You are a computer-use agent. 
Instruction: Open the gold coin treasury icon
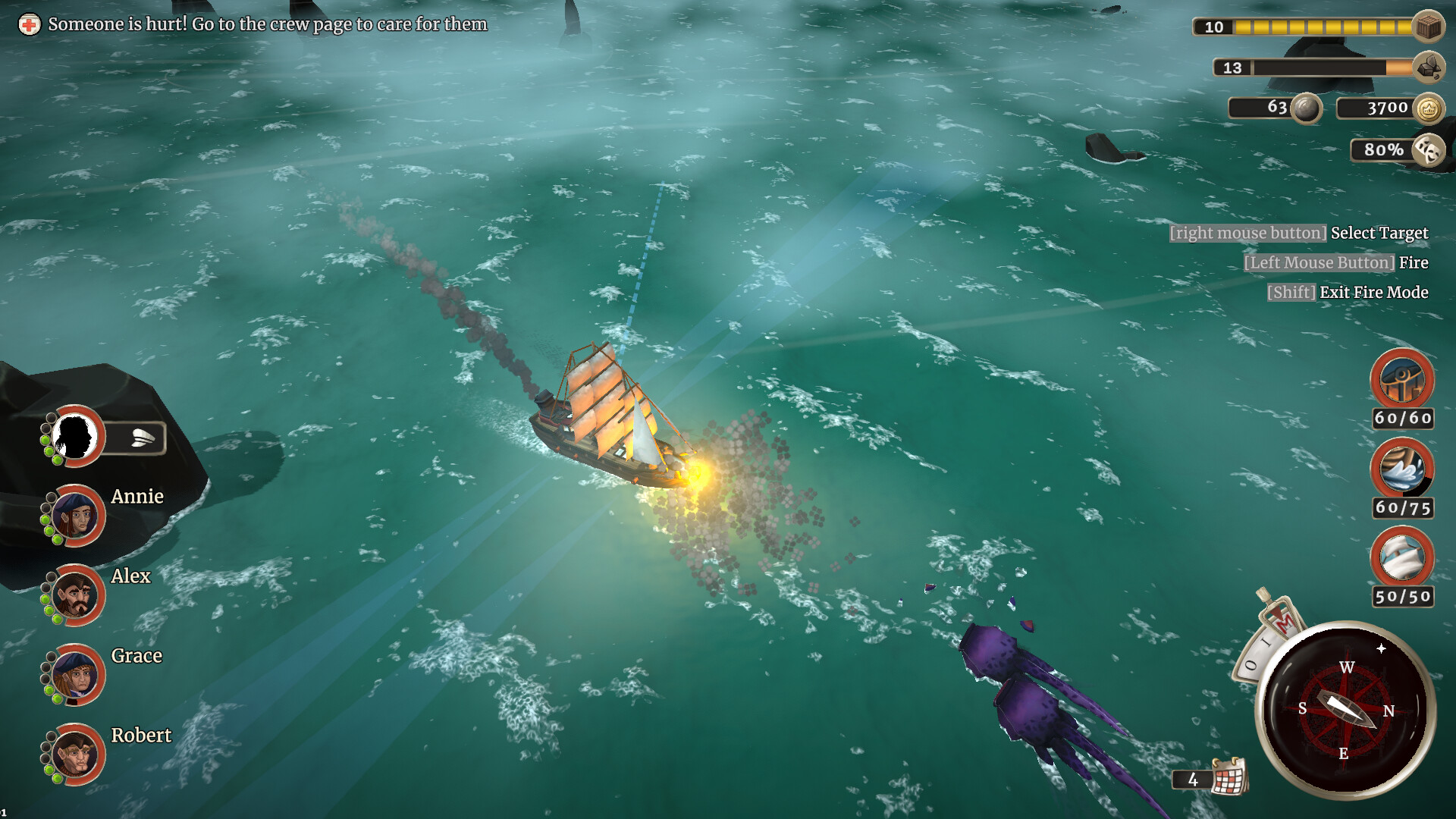click(1429, 108)
